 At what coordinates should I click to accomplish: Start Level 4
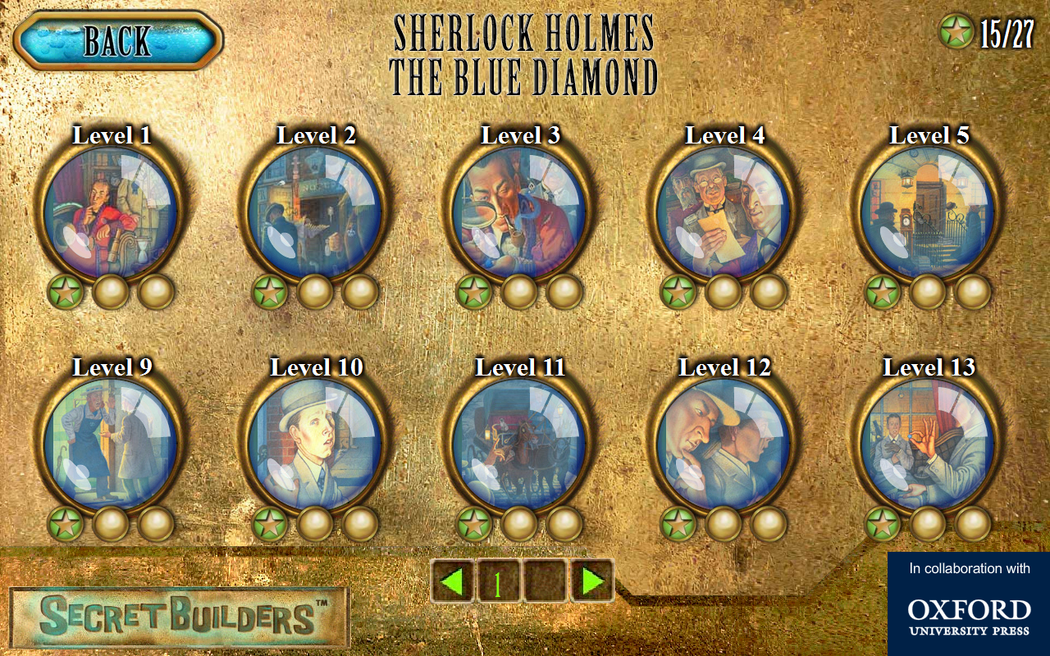tap(723, 212)
